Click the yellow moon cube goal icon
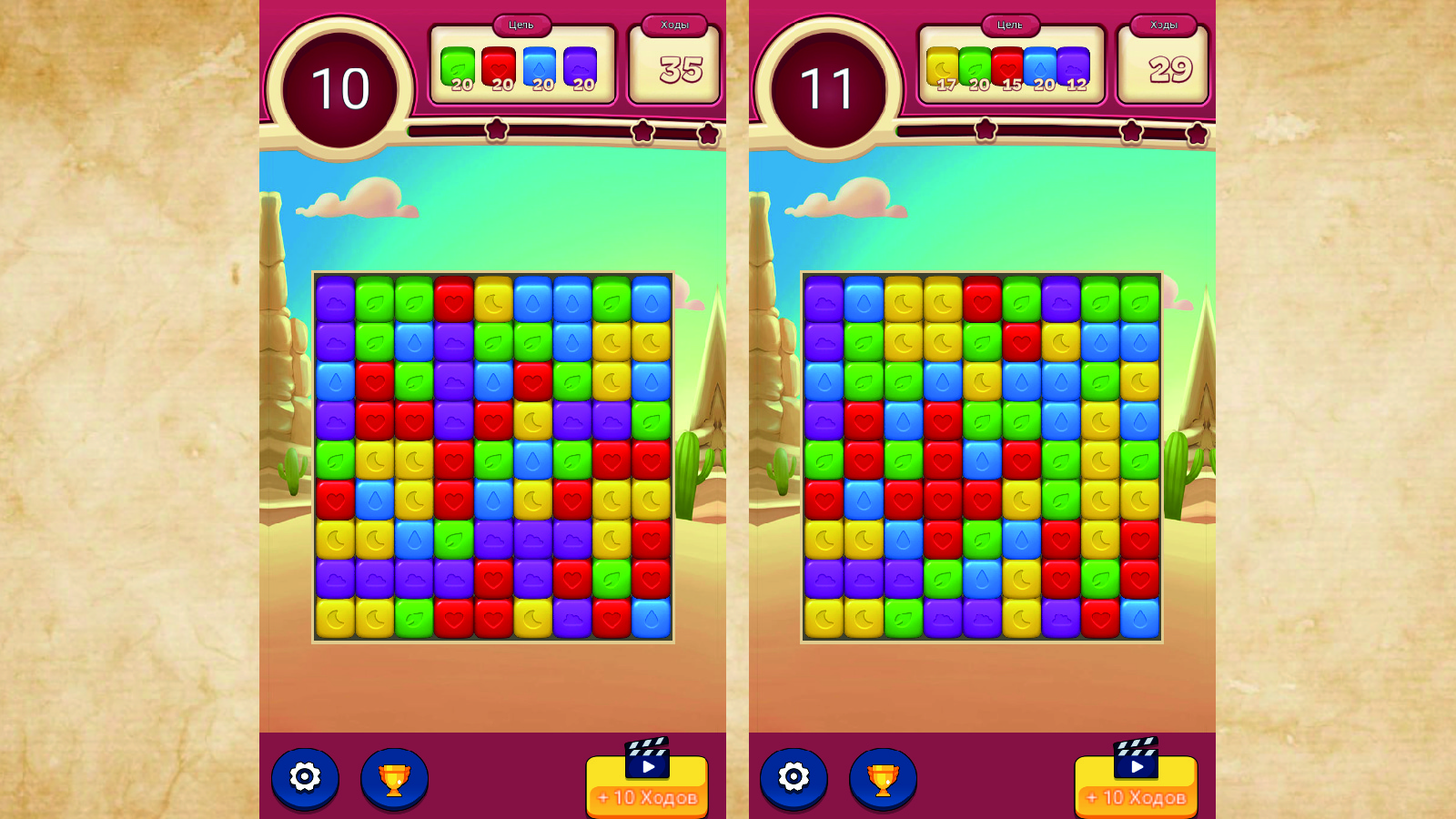The width and height of the screenshot is (1456, 819). click(x=940, y=64)
